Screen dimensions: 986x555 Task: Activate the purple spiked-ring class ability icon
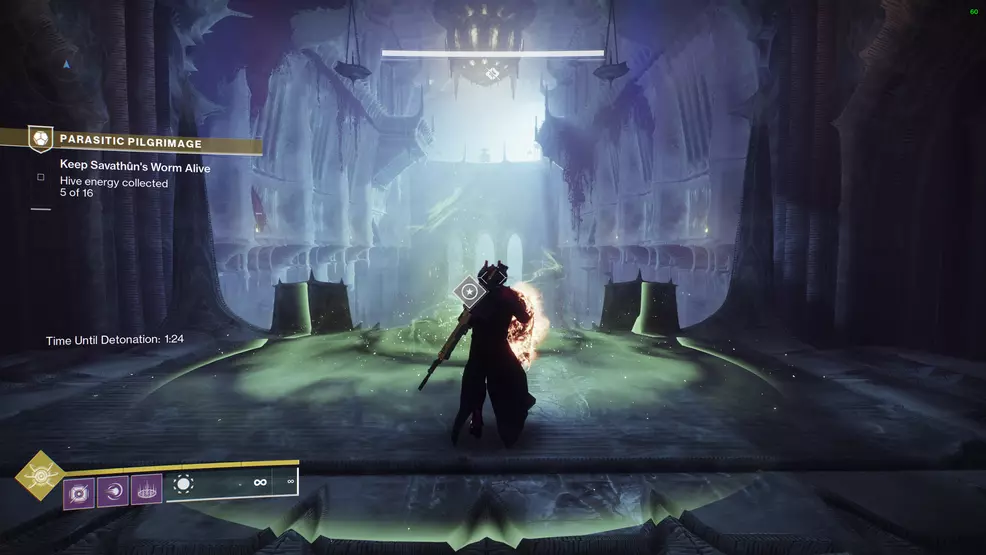pyautogui.click(x=146, y=490)
